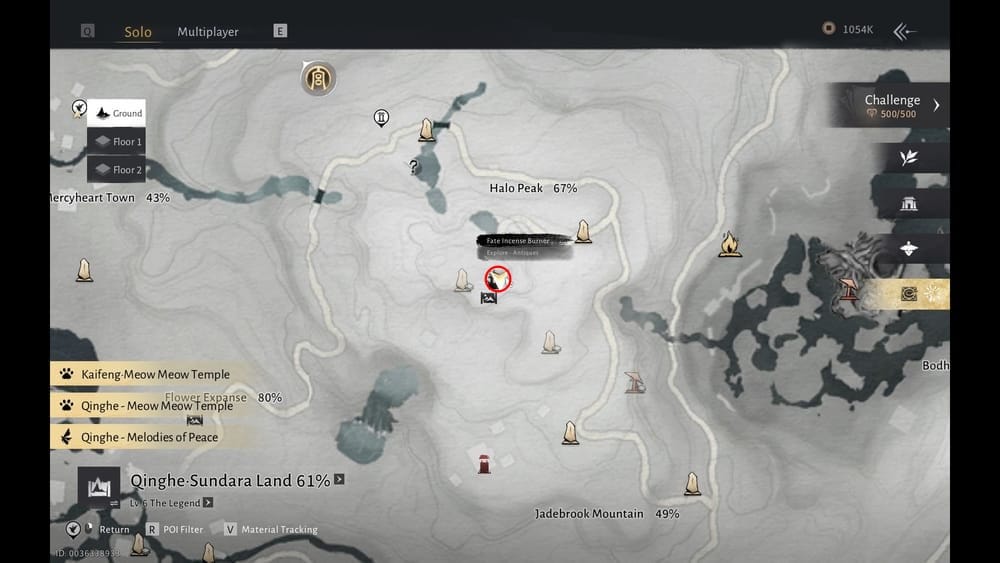Select the temple gate filter button
The height and width of the screenshot is (563, 1000).
pos(909,204)
